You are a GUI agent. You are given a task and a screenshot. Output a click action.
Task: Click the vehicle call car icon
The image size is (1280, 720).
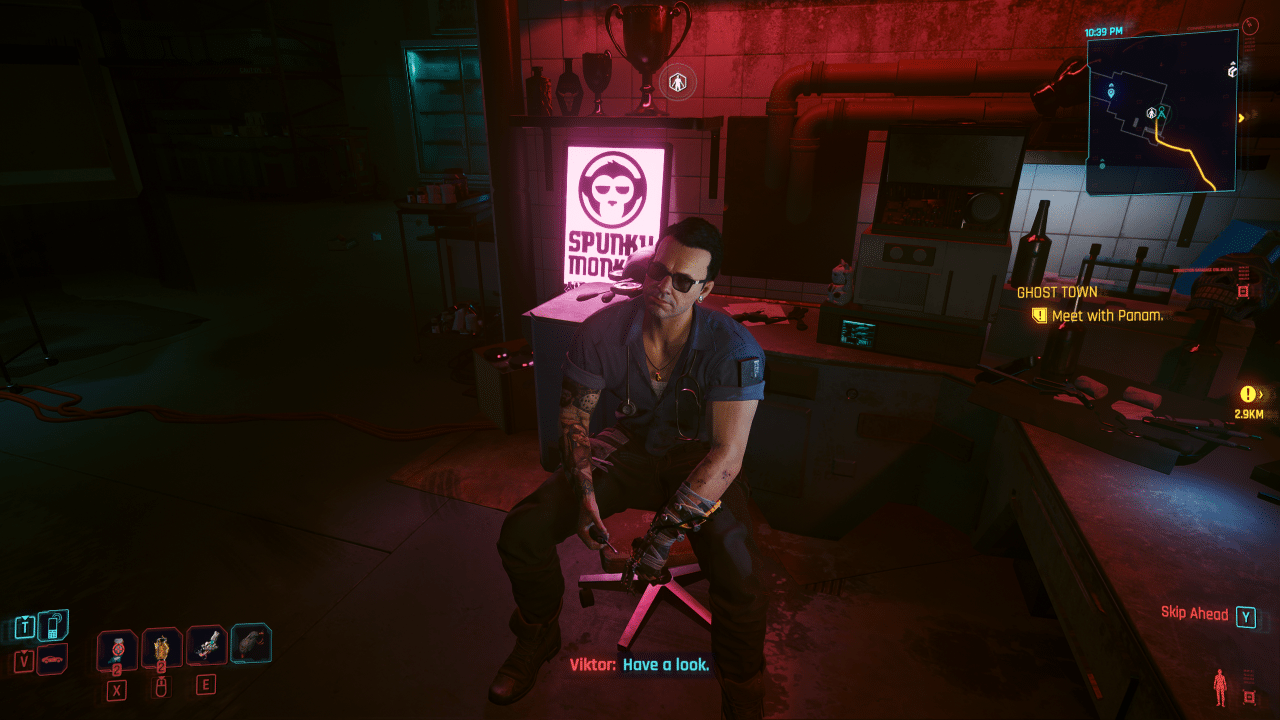click(x=53, y=659)
